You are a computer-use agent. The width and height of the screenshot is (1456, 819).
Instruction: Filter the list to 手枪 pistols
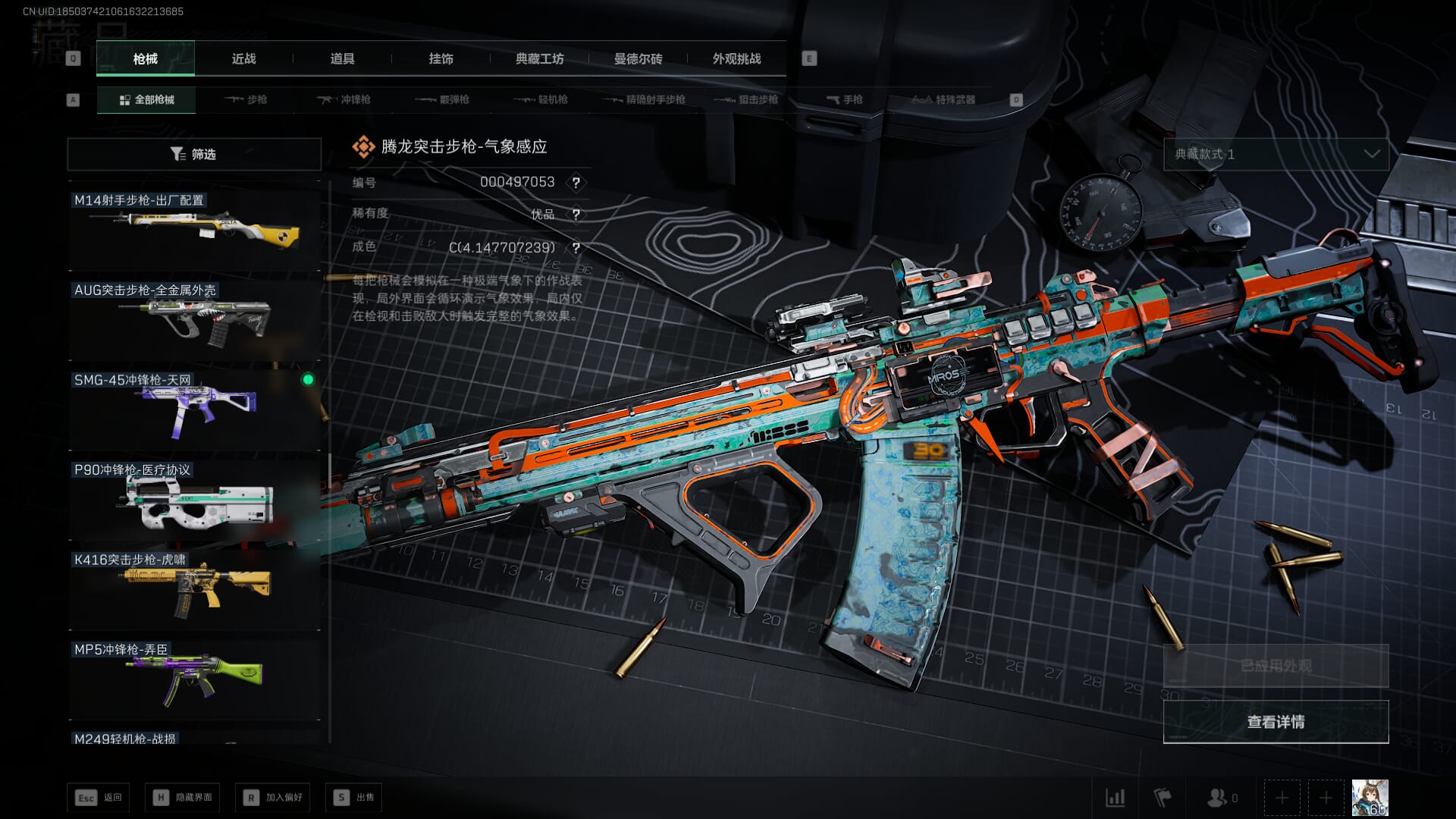844,100
